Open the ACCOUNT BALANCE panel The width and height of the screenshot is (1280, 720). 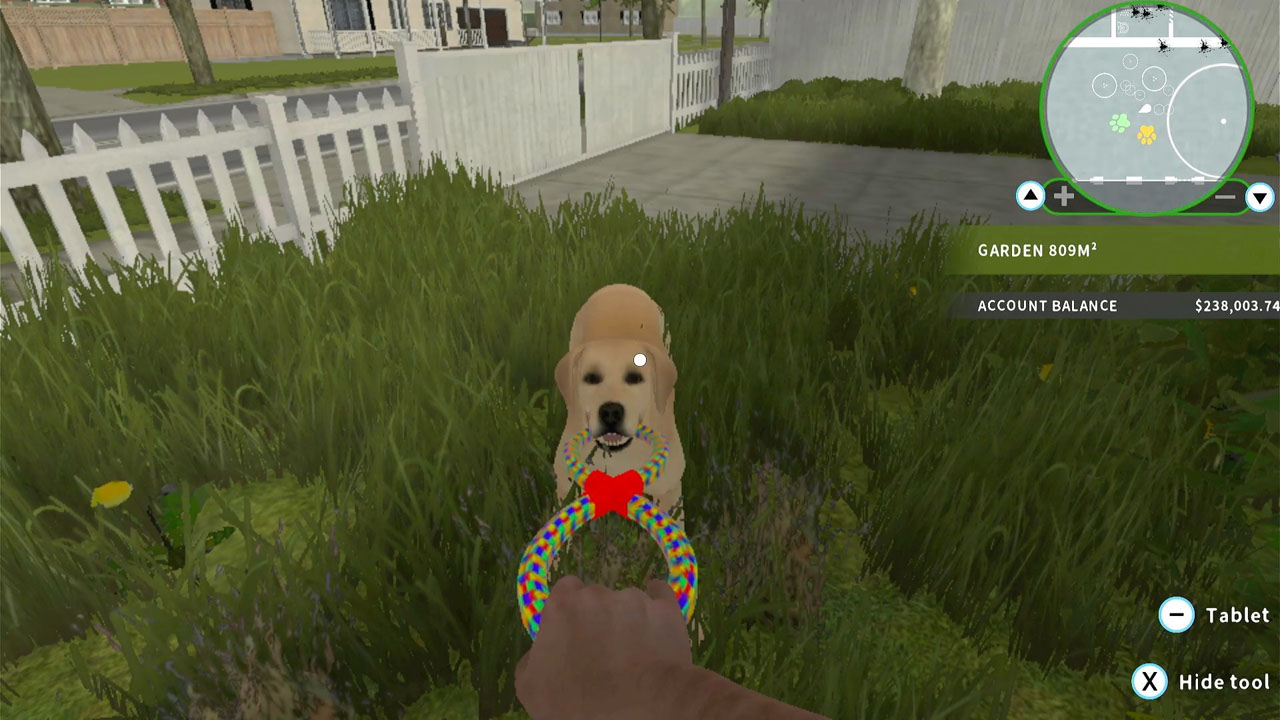point(1047,306)
